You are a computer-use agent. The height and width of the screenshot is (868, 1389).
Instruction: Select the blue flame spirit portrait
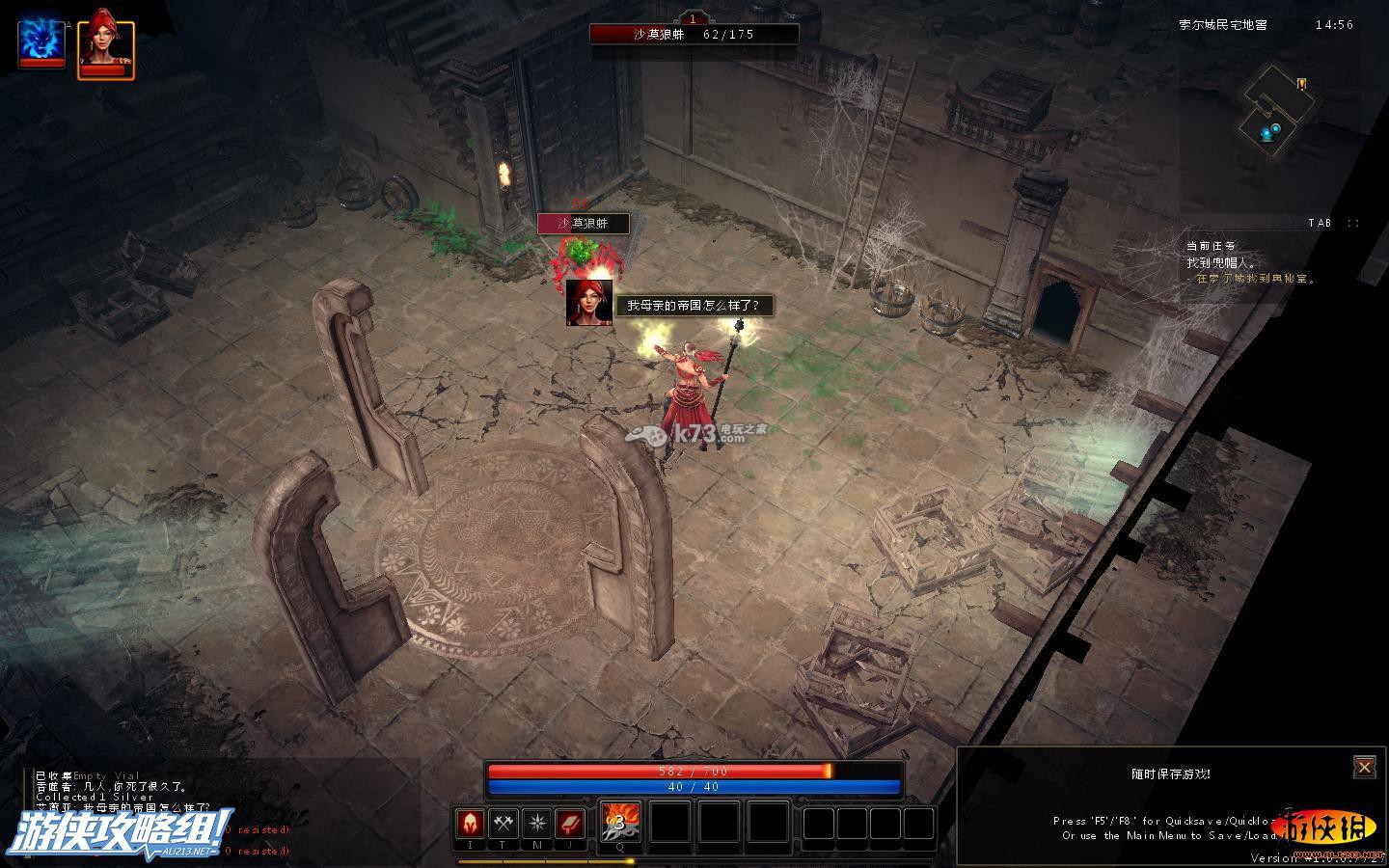42,43
